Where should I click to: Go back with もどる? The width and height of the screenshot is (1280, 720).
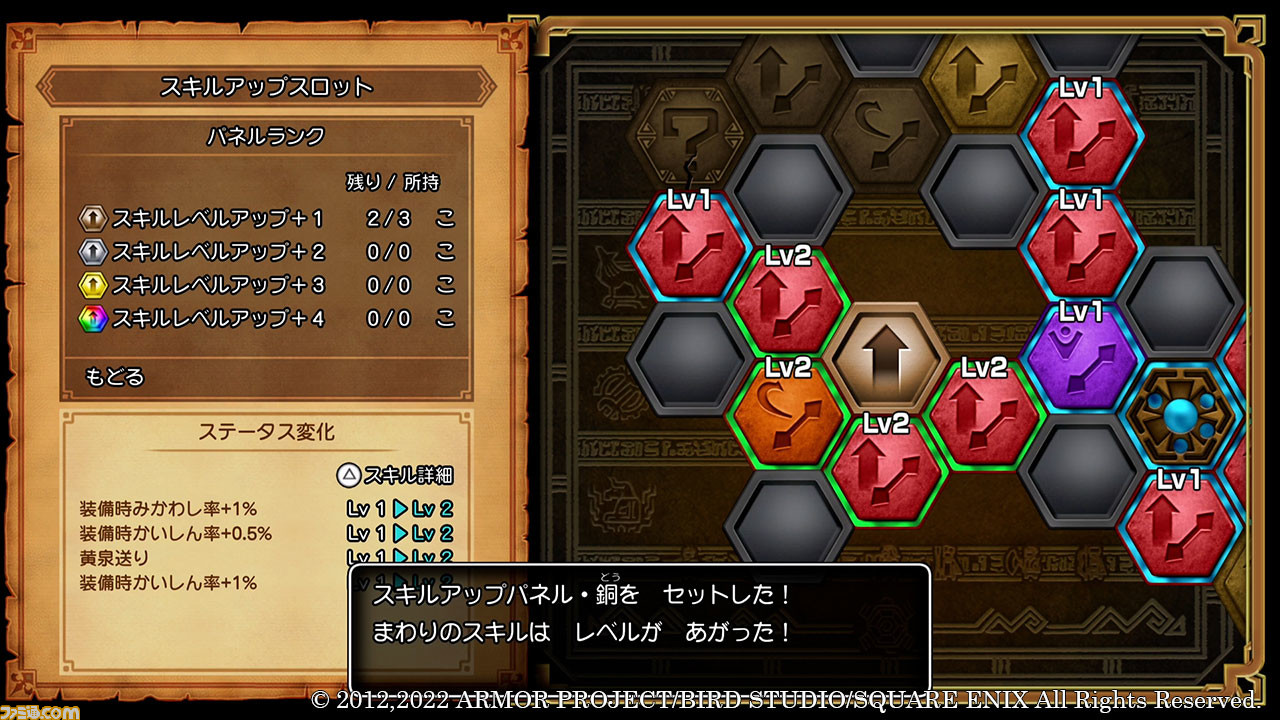click(115, 377)
